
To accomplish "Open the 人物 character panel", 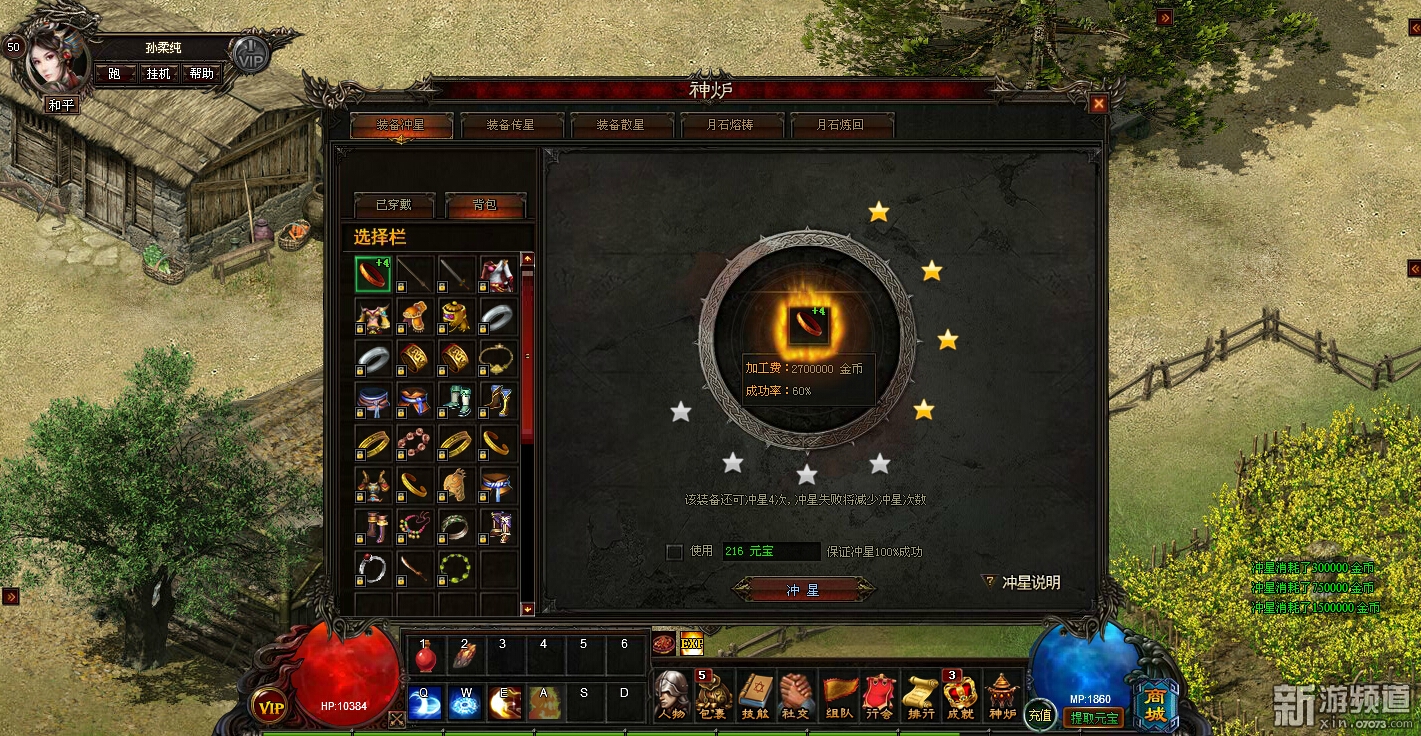I will [x=672, y=695].
